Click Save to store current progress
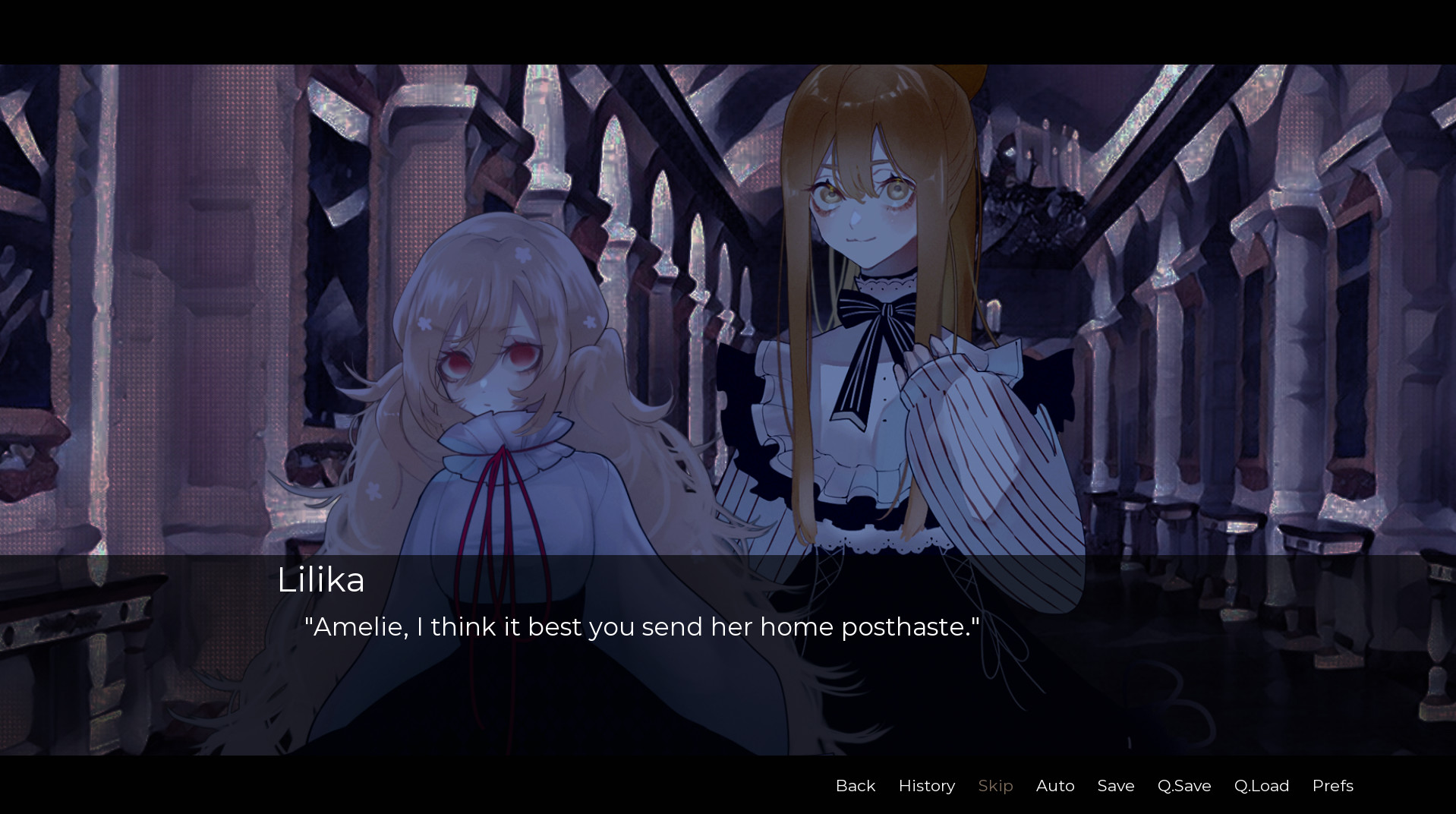Screen dimensions: 1456x814 (x=1114, y=786)
